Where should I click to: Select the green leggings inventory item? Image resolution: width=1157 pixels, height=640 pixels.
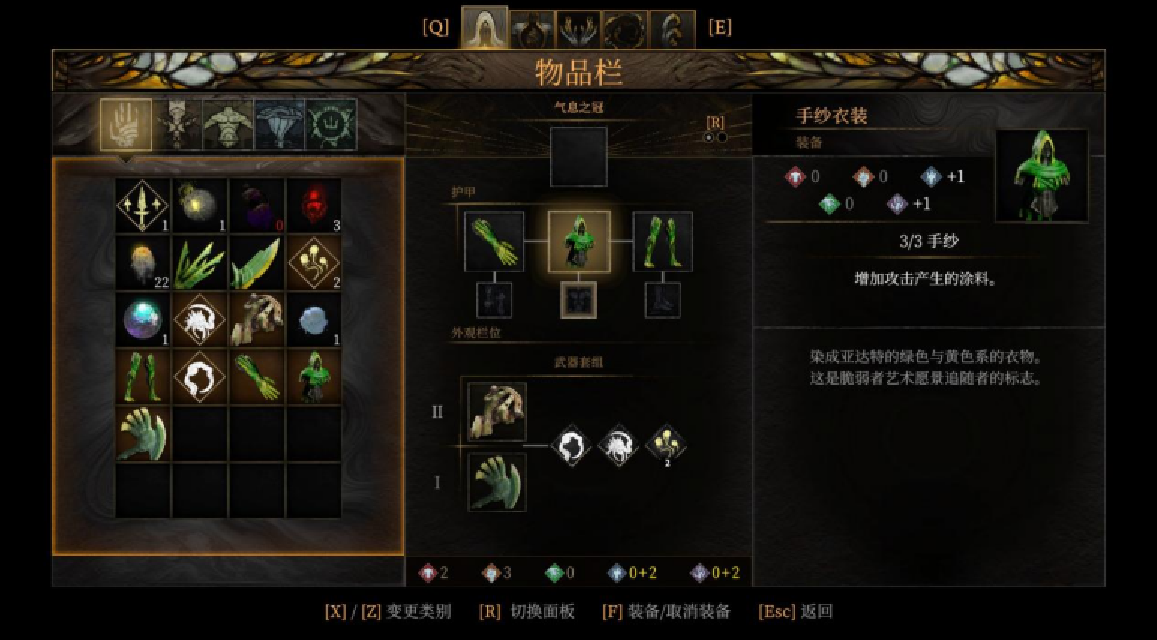143,376
